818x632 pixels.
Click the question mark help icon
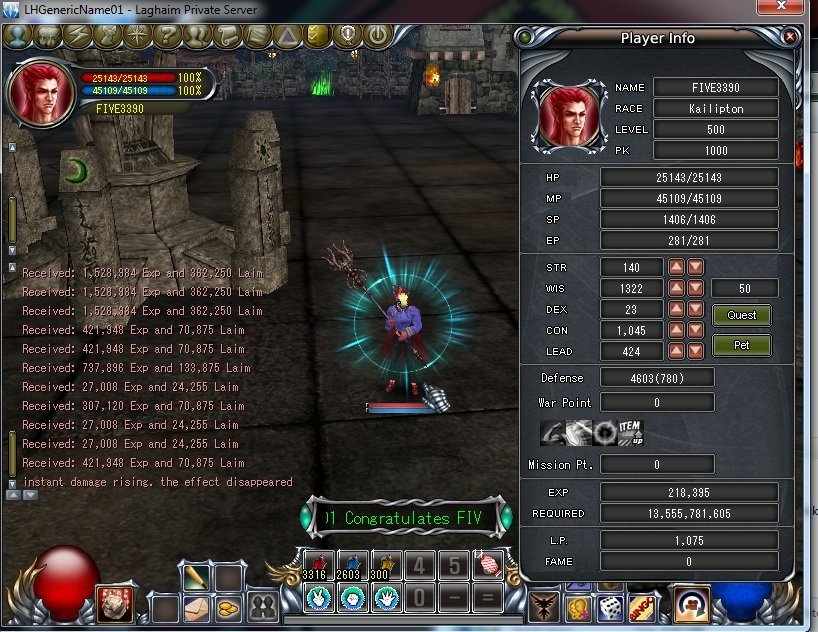click(x=166, y=36)
